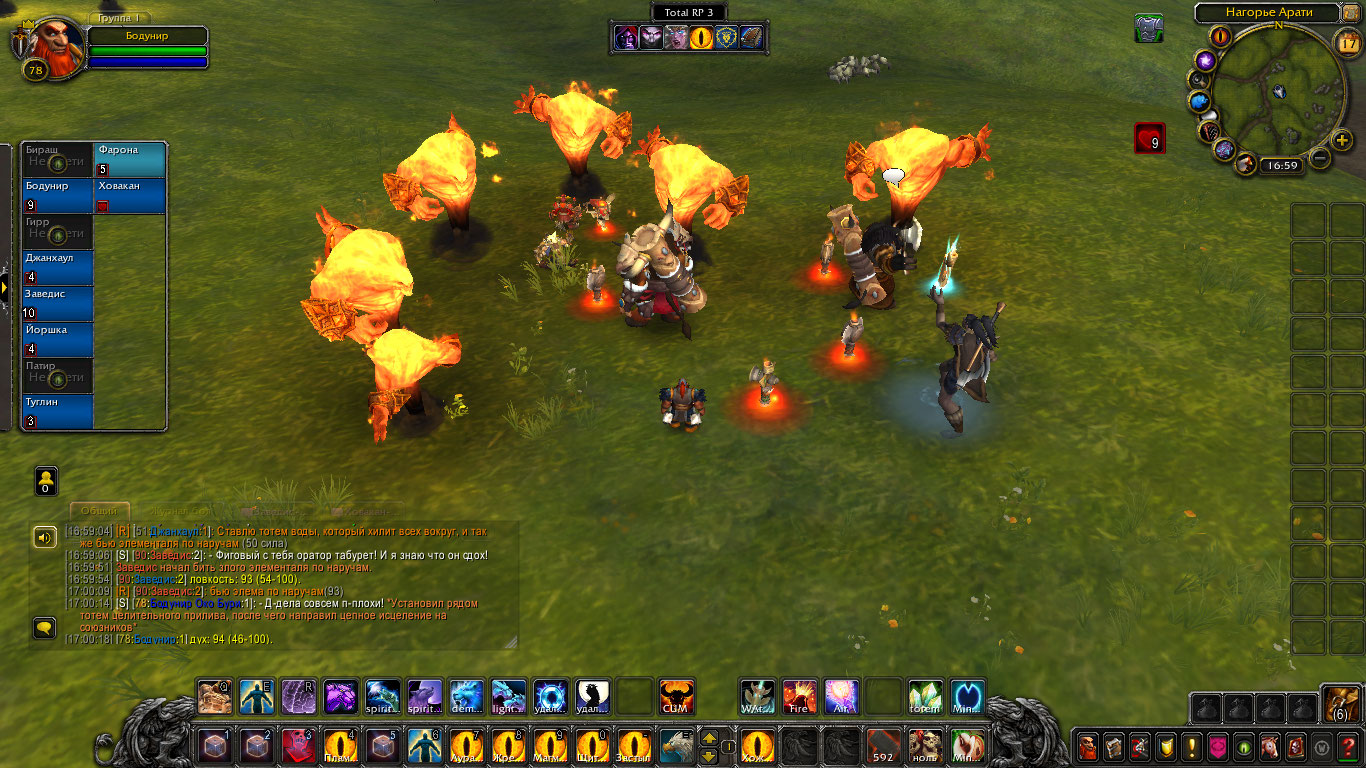Open the backpack bag slot

click(1339, 704)
